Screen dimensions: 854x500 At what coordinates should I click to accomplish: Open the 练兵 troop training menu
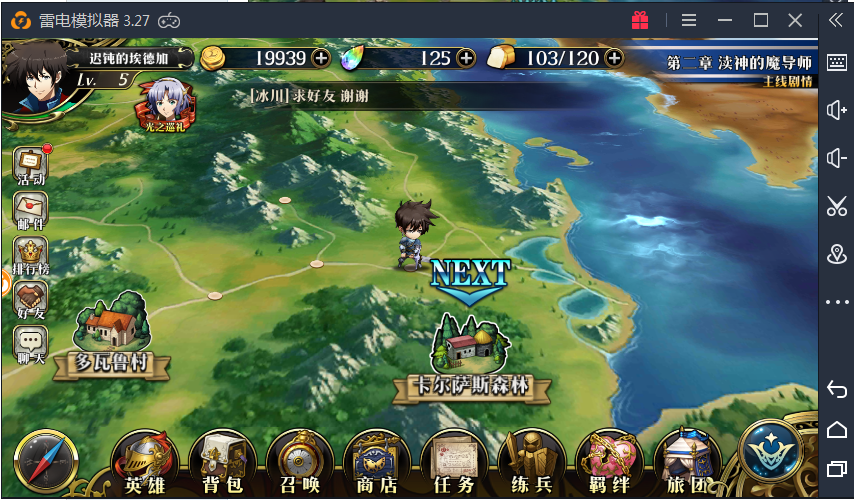[x=531, y=462]
